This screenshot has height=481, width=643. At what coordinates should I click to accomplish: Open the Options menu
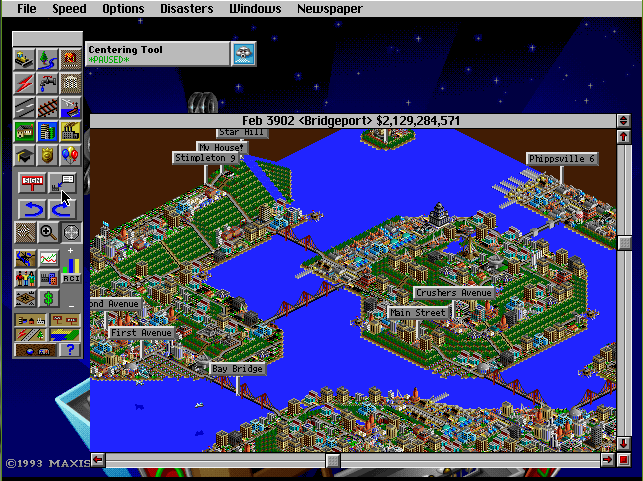[123, 9]
